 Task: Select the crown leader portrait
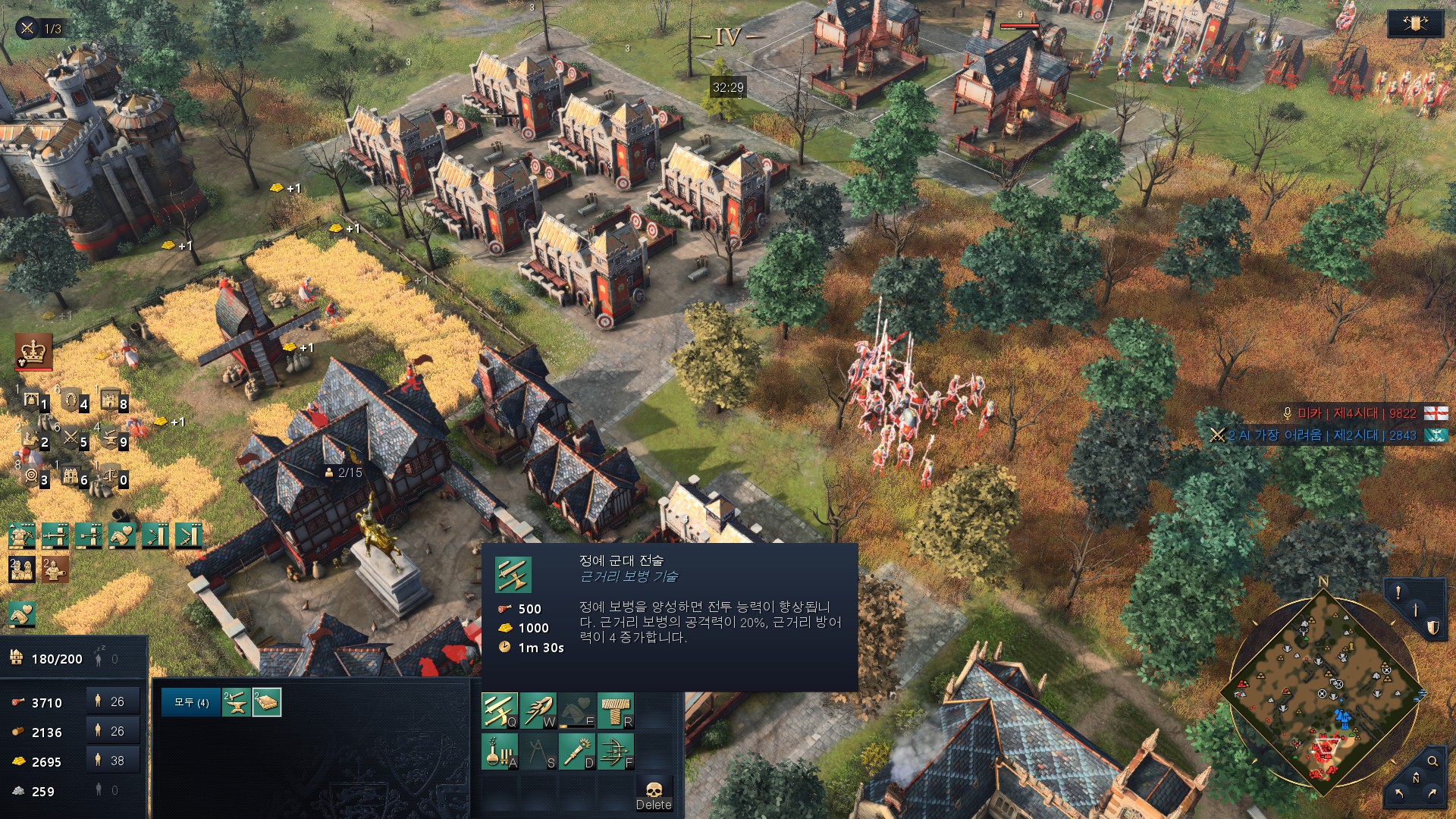click(33, 352)
